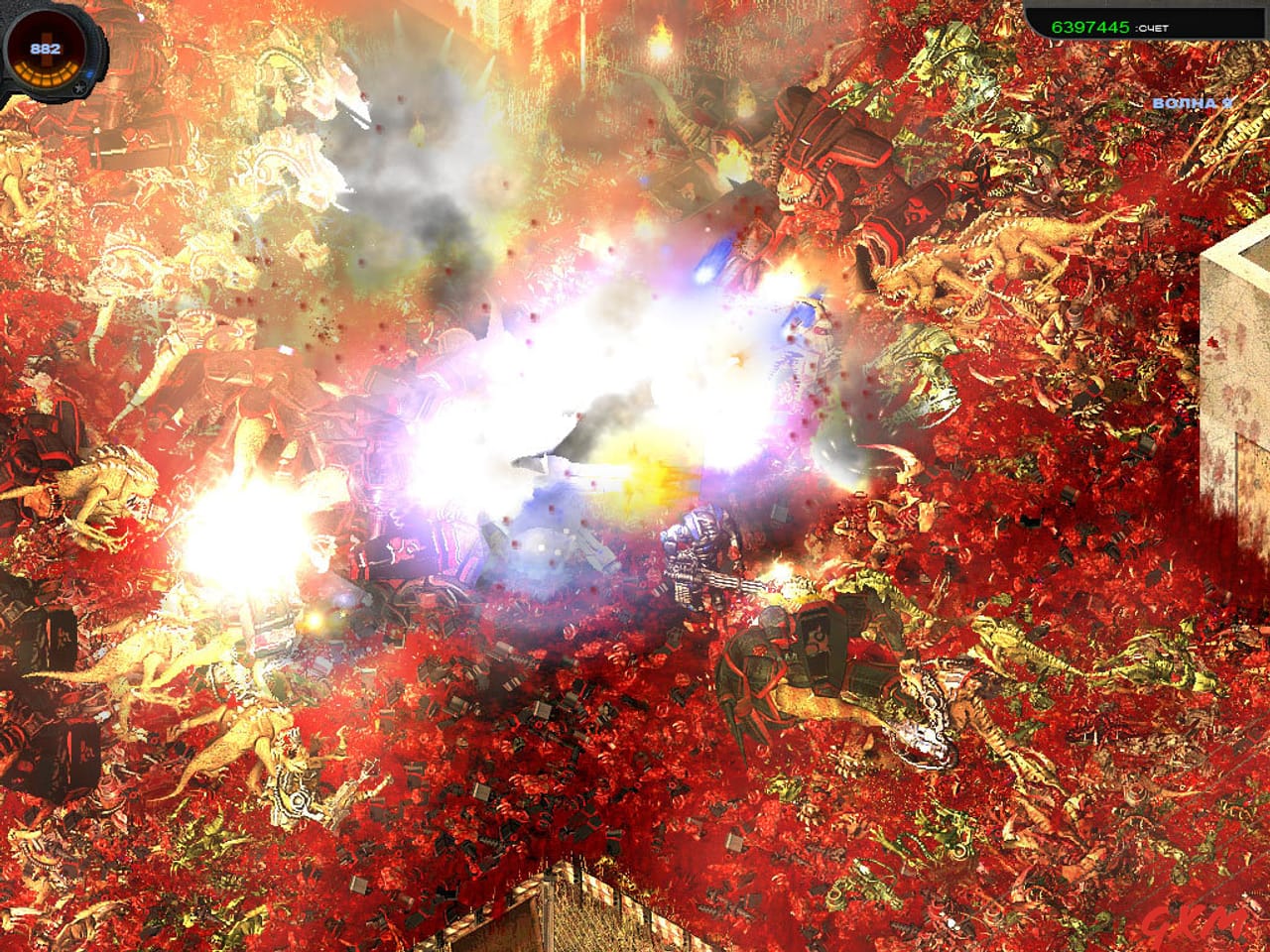
Task: Click the star emblem on the health gauge
Action: click(77, 88)
